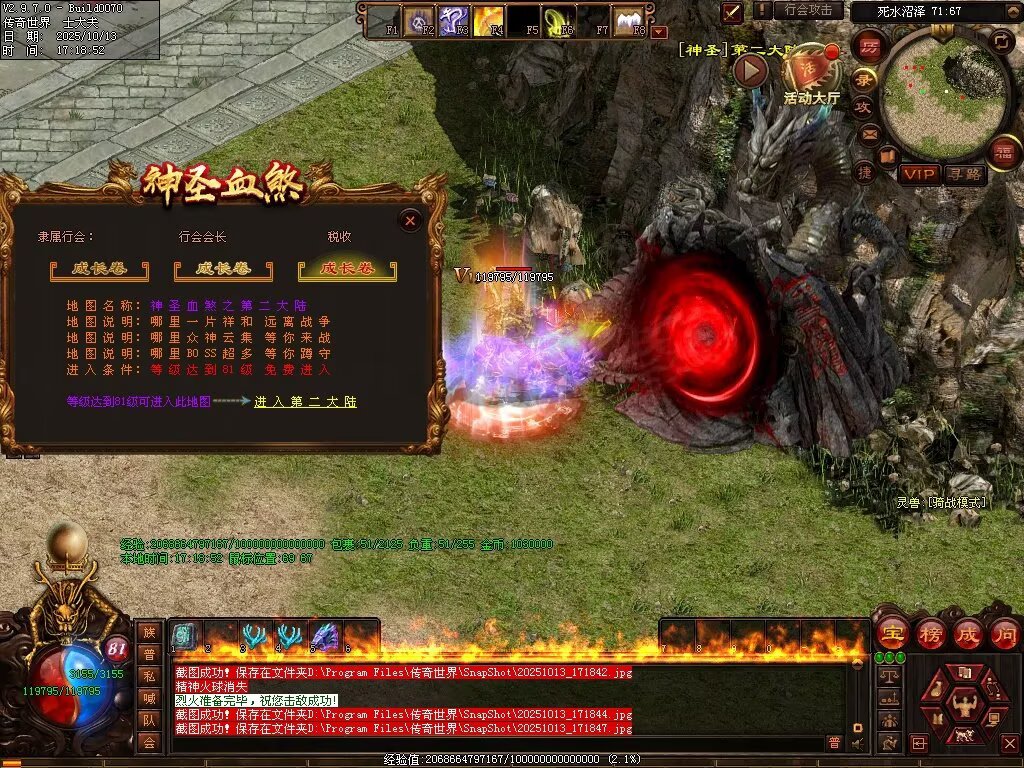Open the 宝 treasure round button
This screenshot has width=1024, height=768.
click(892, 634)
